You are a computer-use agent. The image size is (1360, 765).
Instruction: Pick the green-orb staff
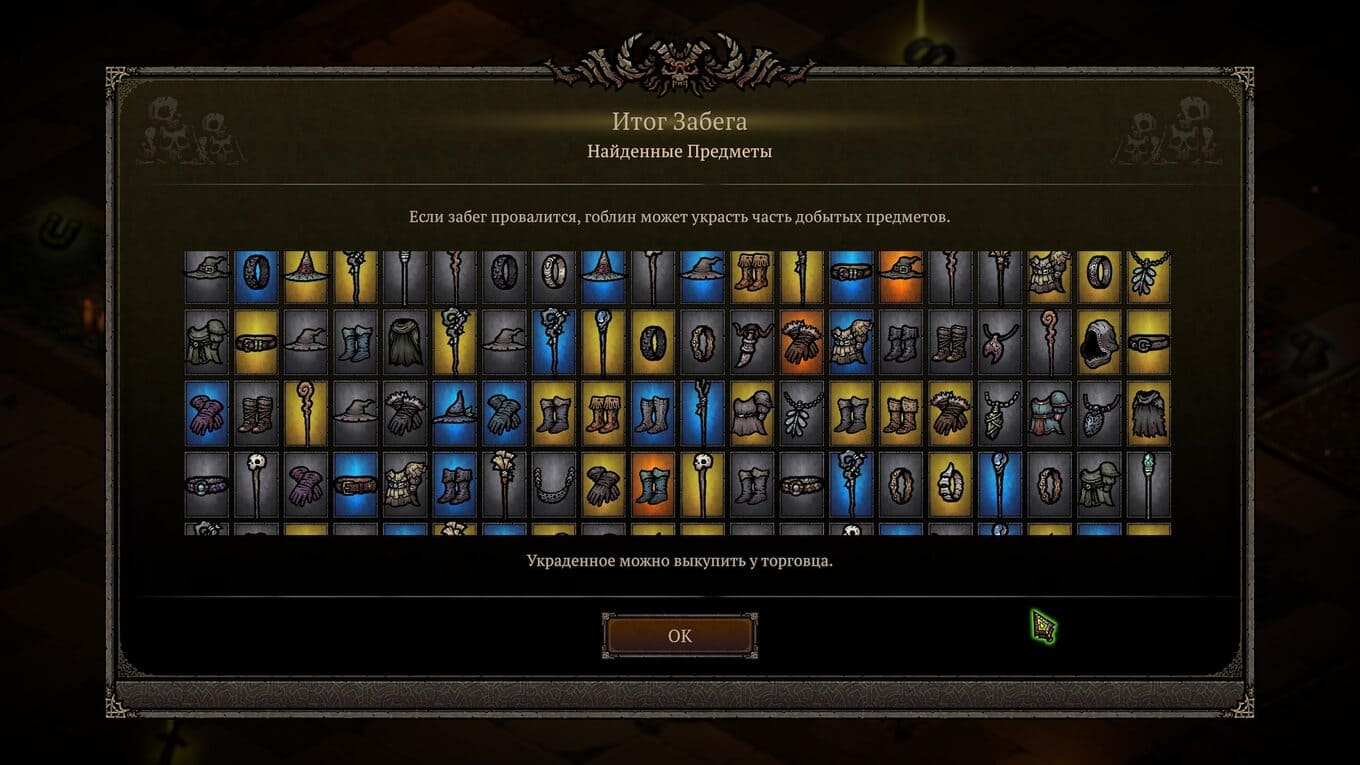[x=1148, y=485]
